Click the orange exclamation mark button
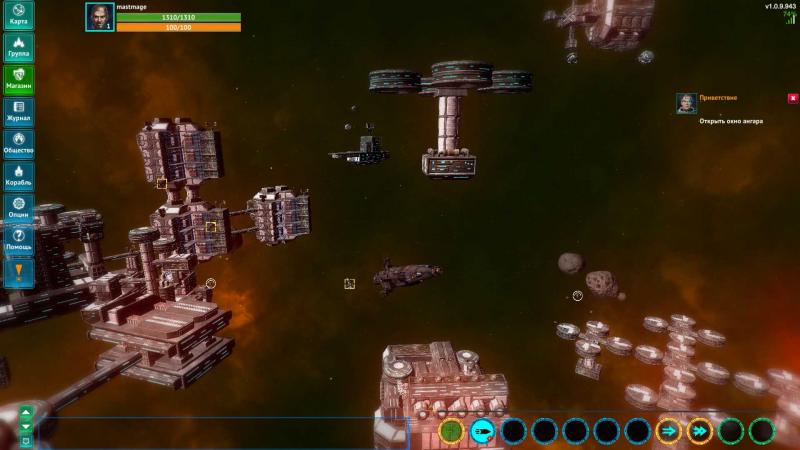Image resolution: width=800 pixels, height=450 pixels. [x=18, y=271]
